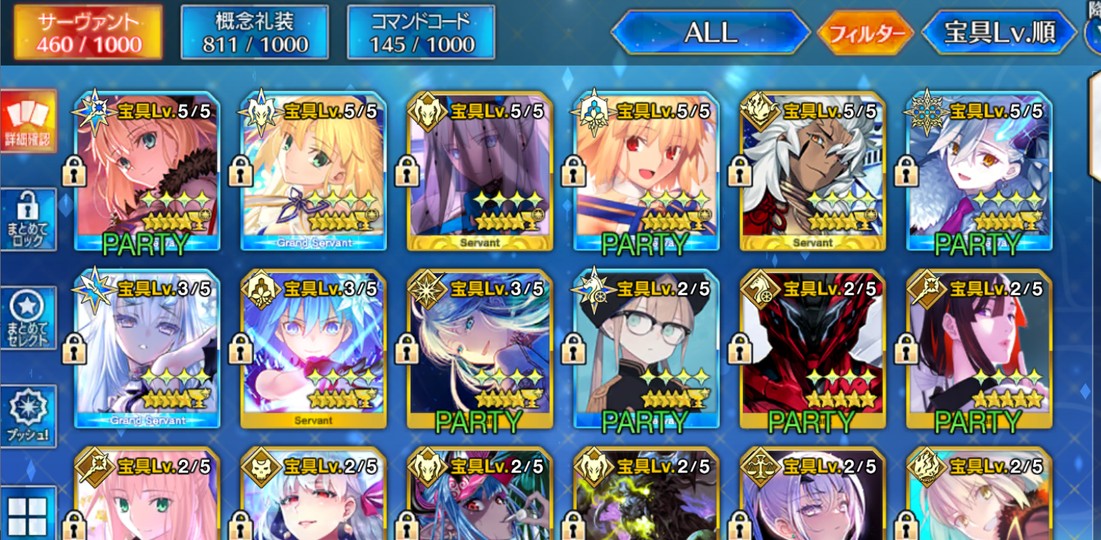Change the 宝具Lv.順 sort order
This screenshot has width=1101, height=540.
tap(1001, 33)
